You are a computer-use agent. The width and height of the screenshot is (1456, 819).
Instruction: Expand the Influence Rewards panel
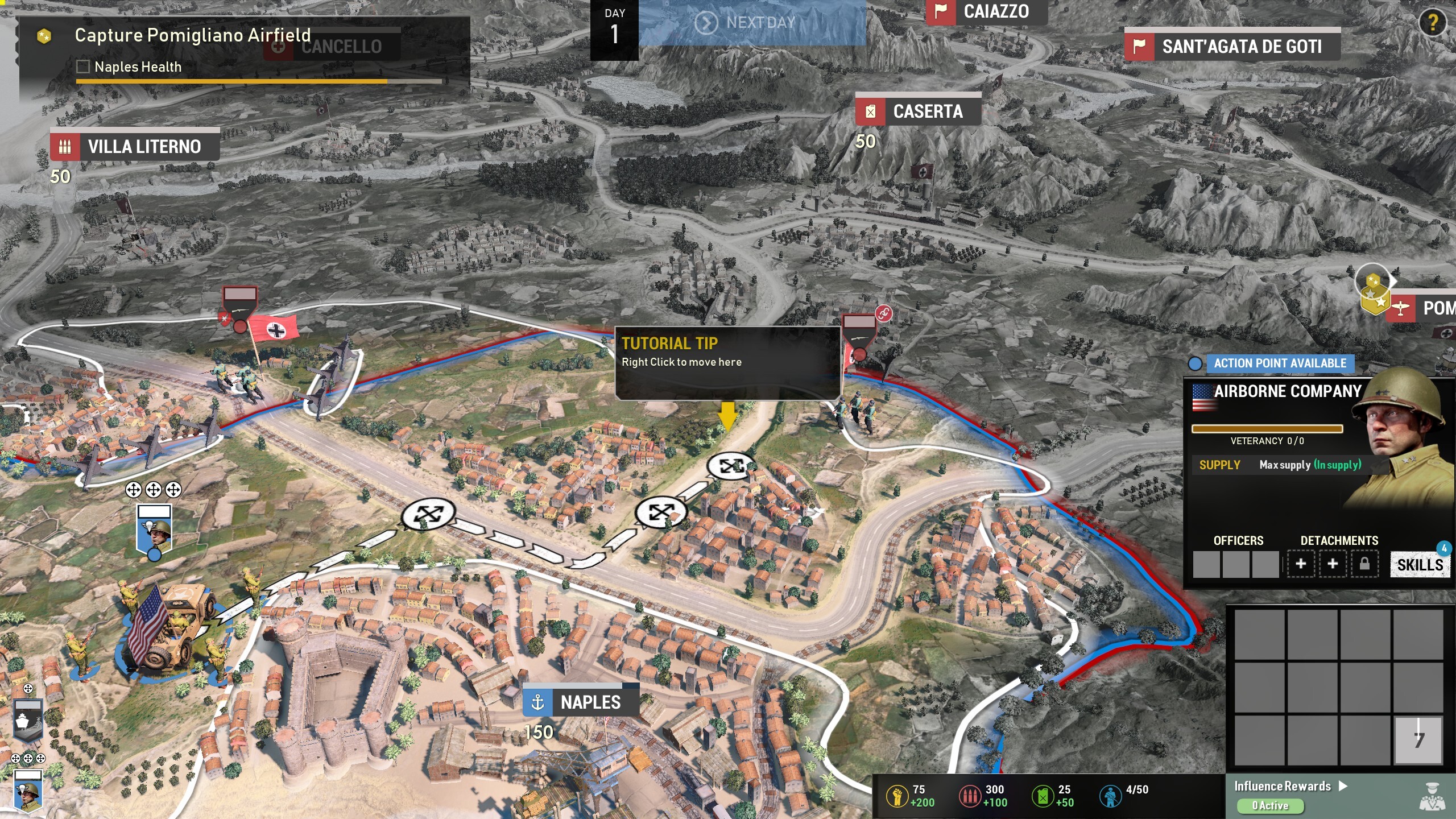1290,786
